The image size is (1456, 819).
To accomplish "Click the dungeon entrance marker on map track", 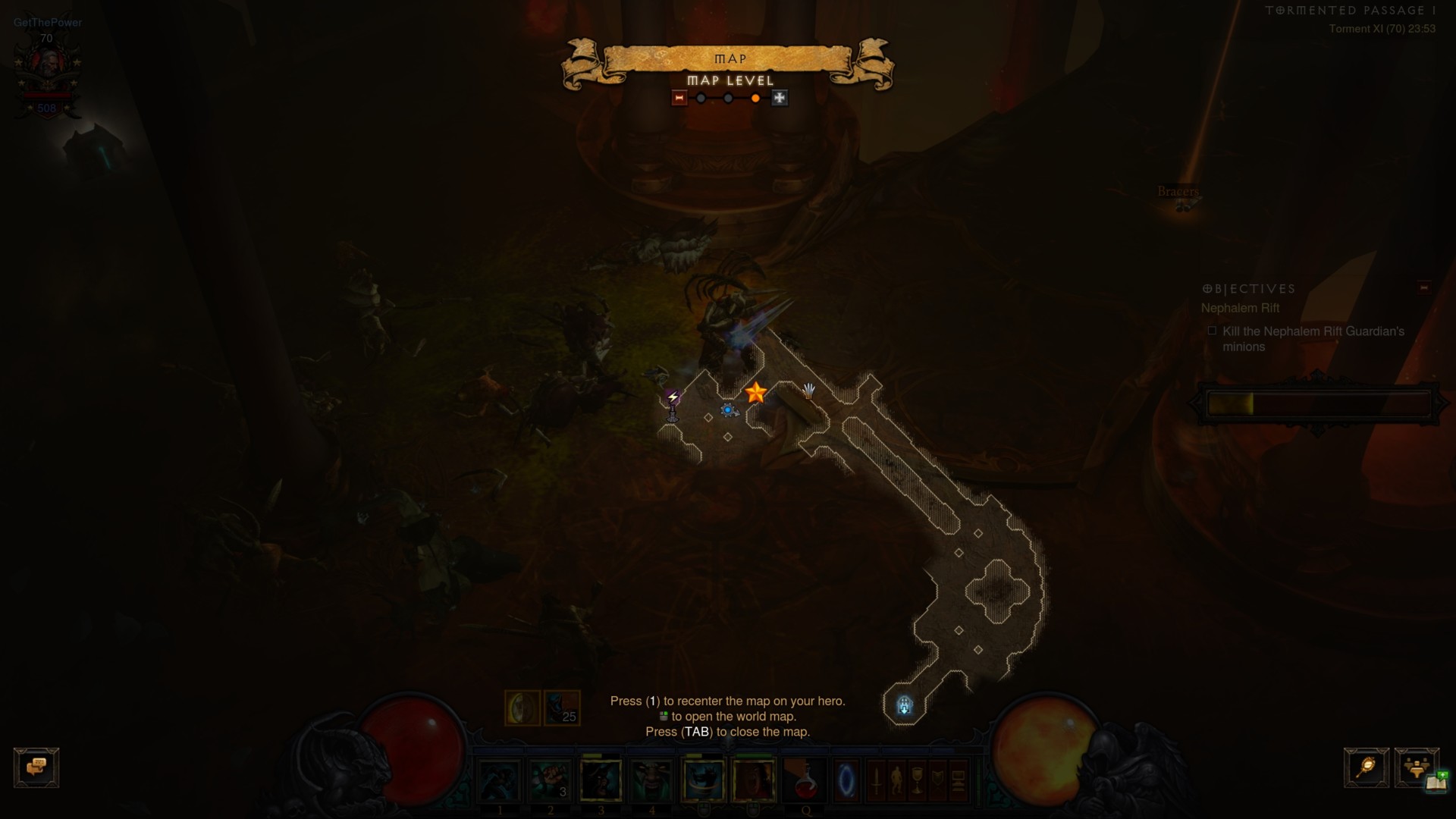I will (x=904, y=705).
